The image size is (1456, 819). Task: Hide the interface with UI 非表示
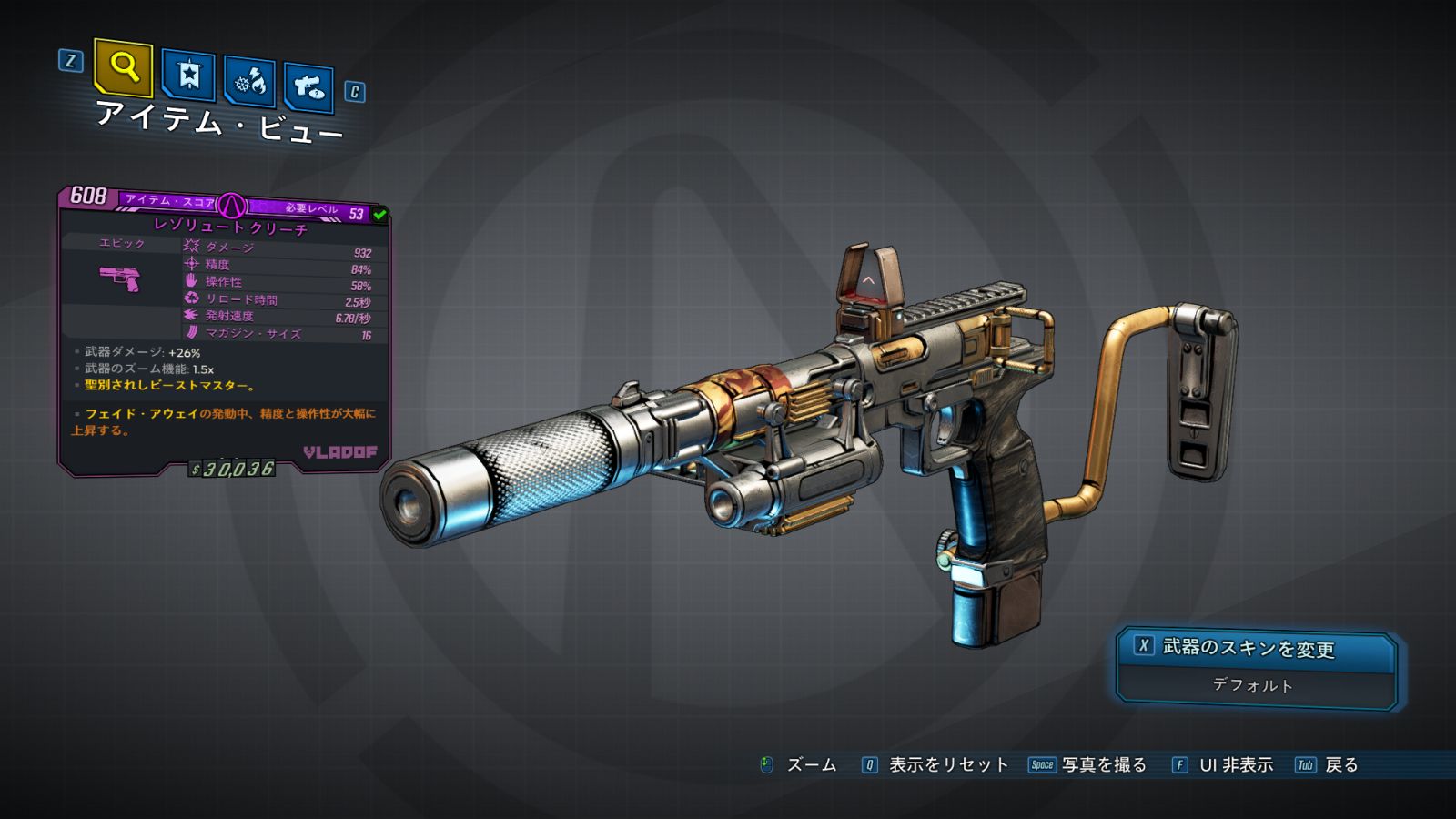1235,765
